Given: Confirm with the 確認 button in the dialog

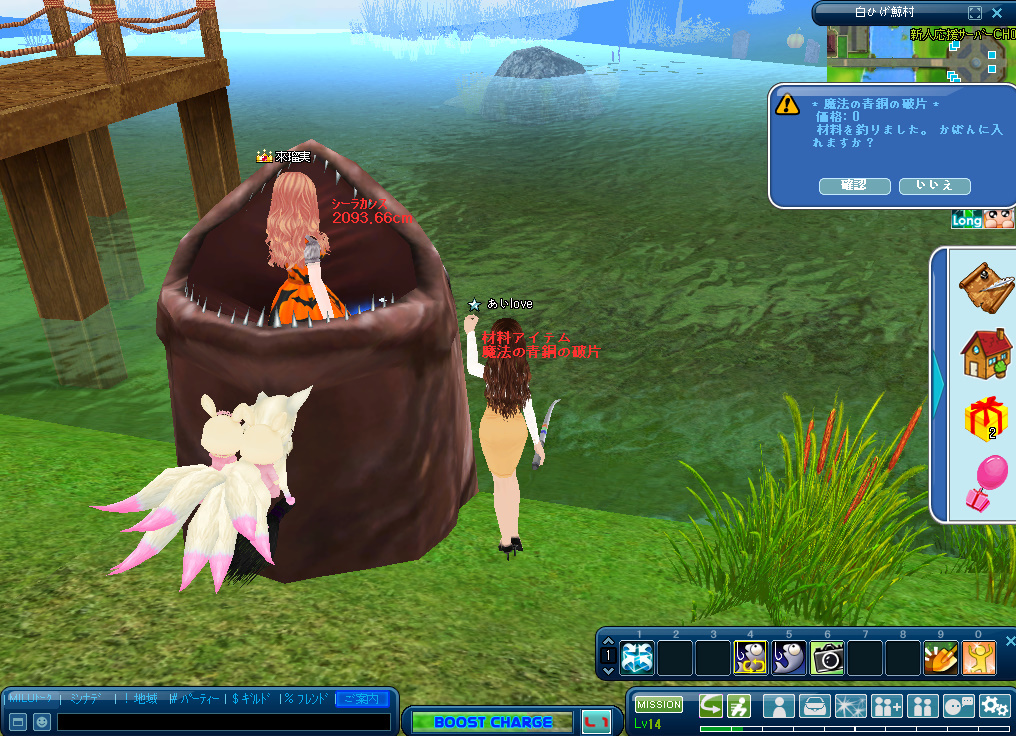Looking at the screenshot, I should pos(854,186).
